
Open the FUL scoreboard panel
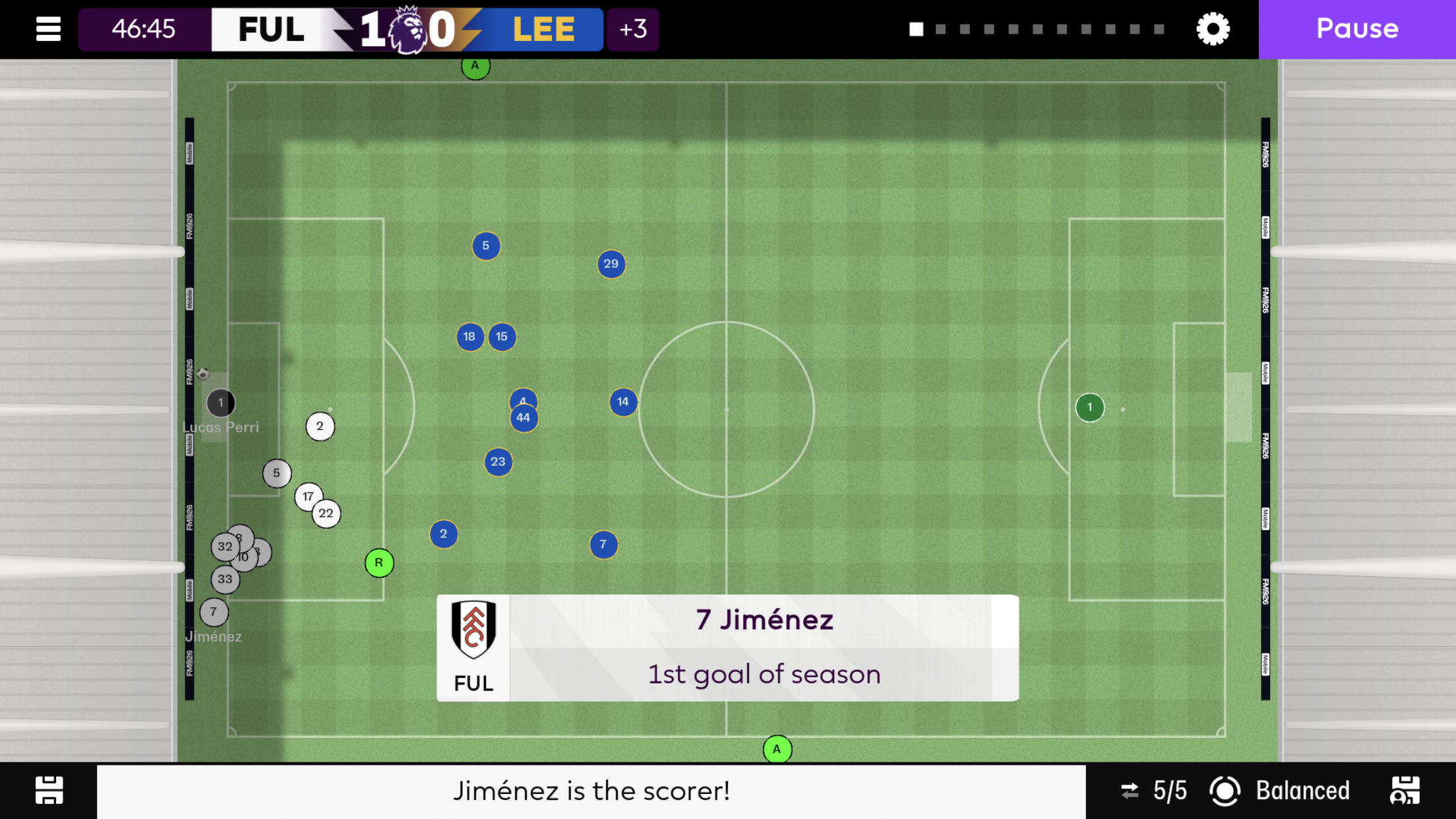(271, 29)
